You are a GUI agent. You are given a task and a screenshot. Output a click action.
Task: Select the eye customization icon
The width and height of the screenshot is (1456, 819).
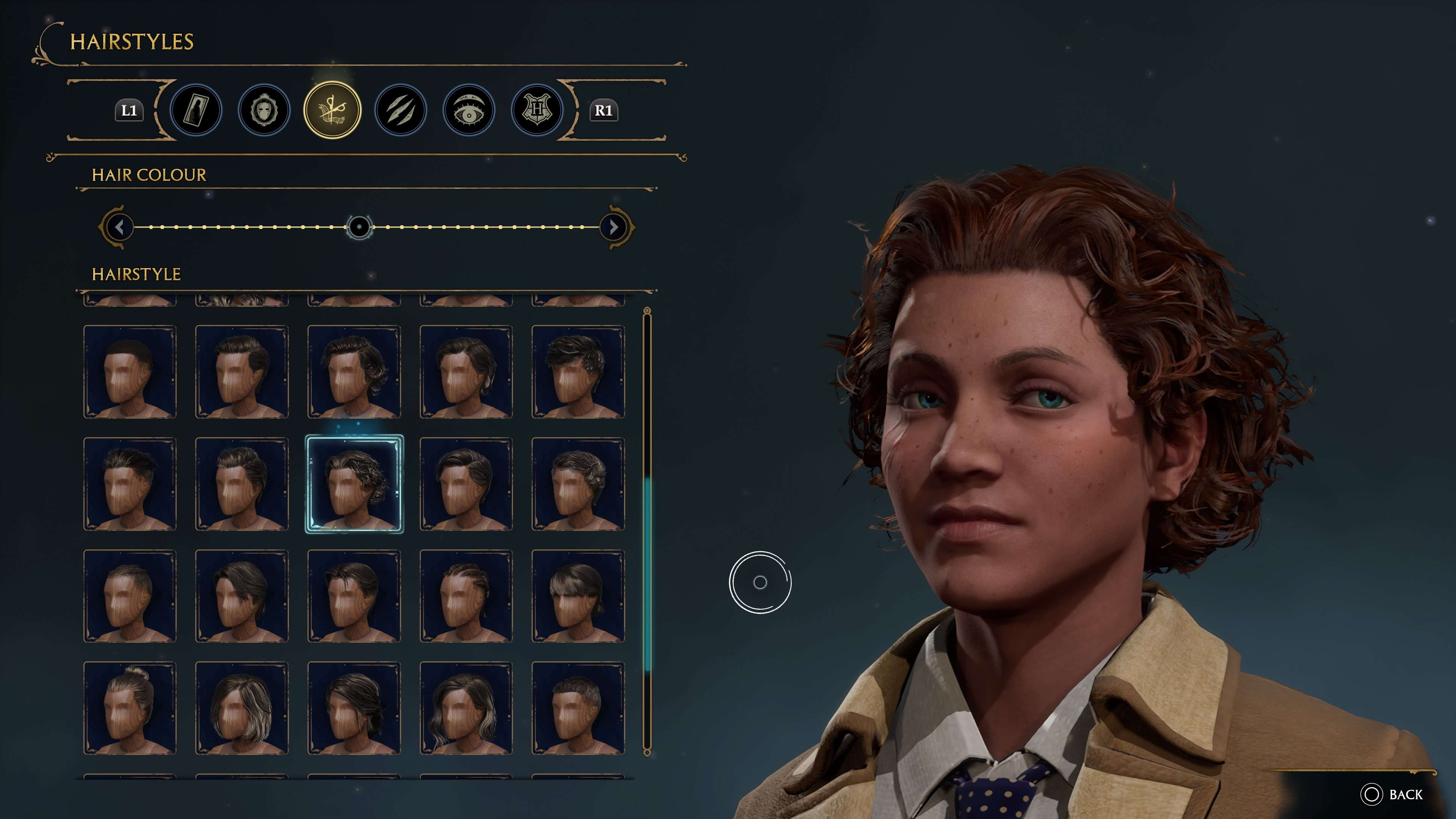[x=469, y=110]
